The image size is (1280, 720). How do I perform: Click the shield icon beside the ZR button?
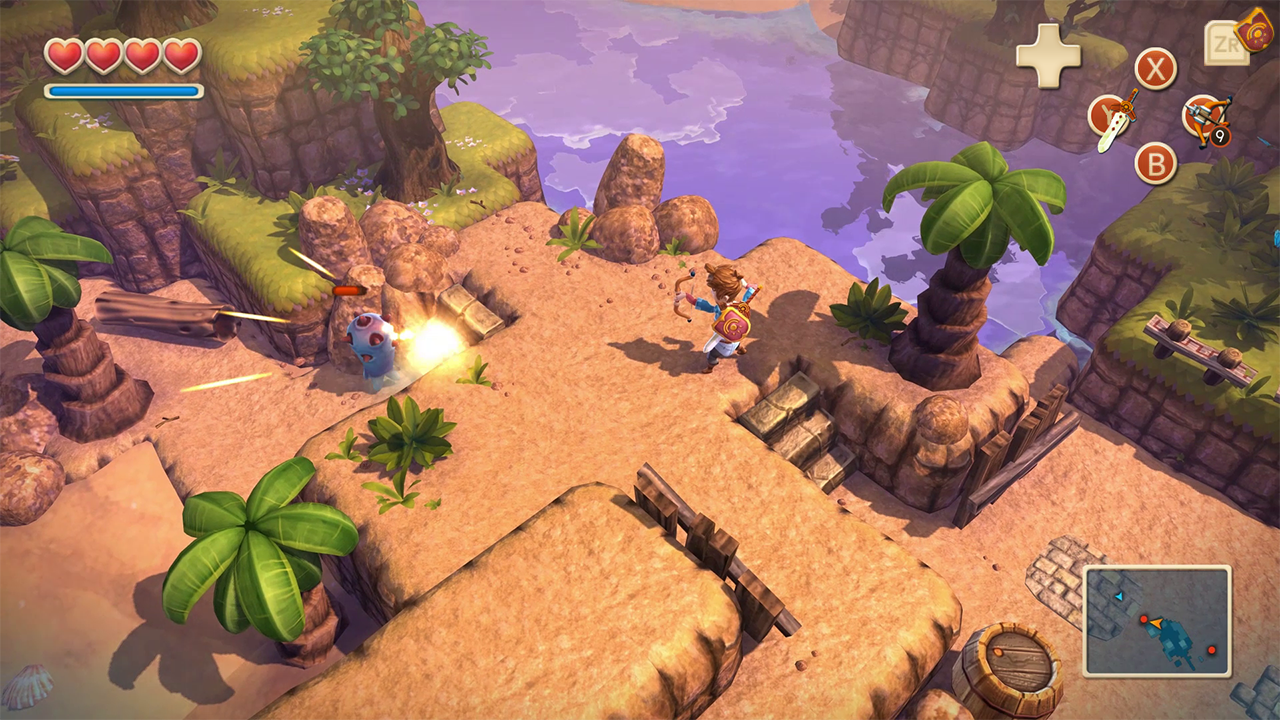(1253, 35)
